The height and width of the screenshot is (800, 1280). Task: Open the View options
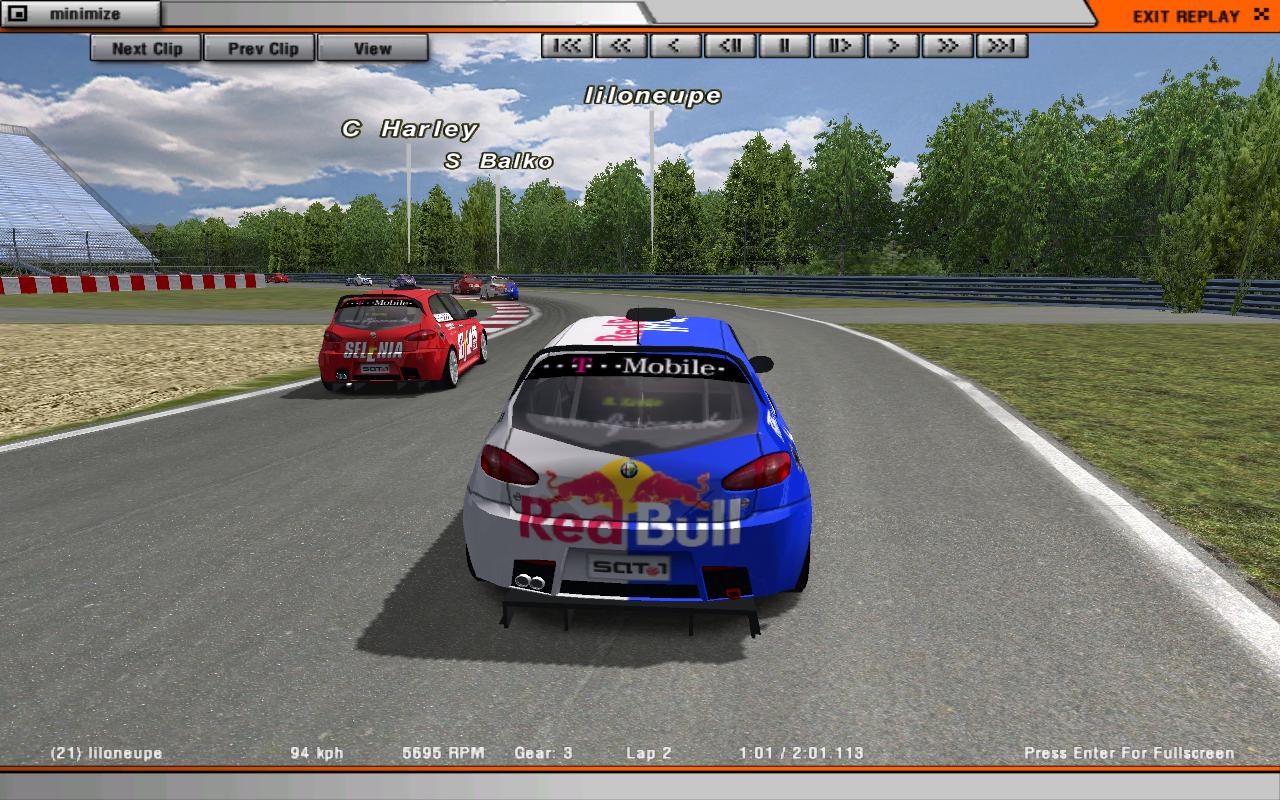[x=372, y=48]
